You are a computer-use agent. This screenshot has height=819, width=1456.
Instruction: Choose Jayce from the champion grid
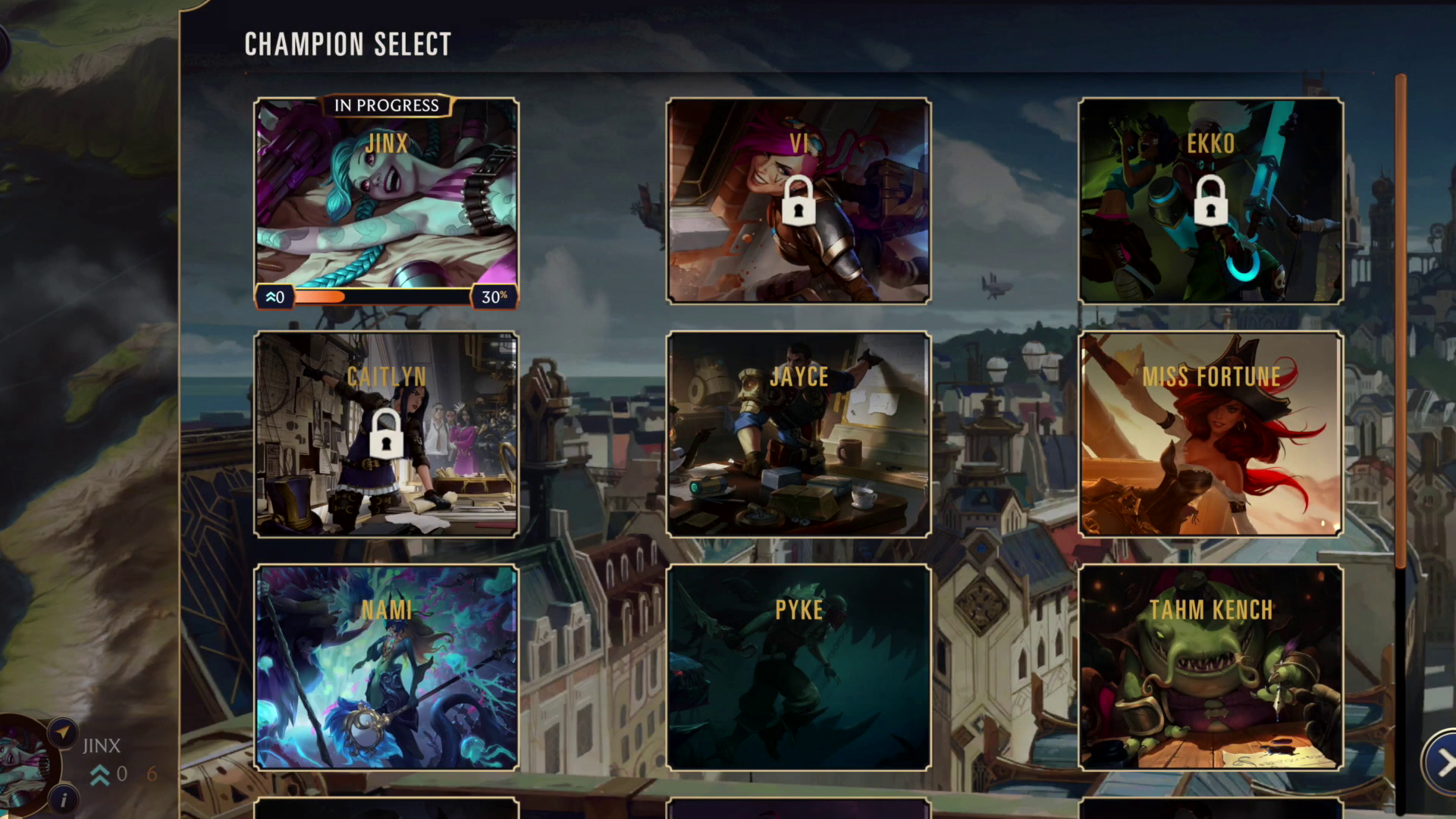[798, 435]
